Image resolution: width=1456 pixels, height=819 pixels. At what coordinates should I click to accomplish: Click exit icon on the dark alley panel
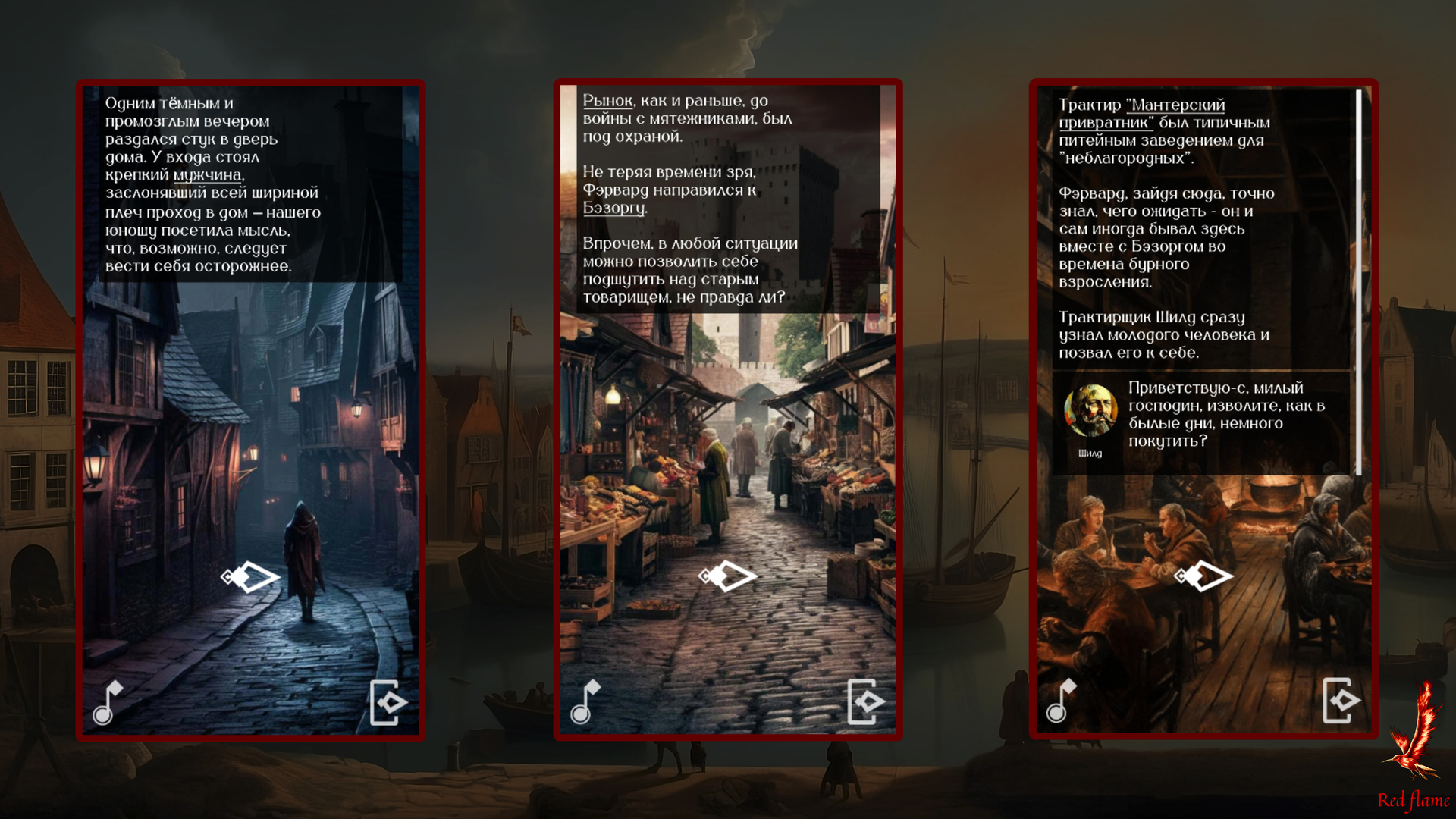coord(388,702)
